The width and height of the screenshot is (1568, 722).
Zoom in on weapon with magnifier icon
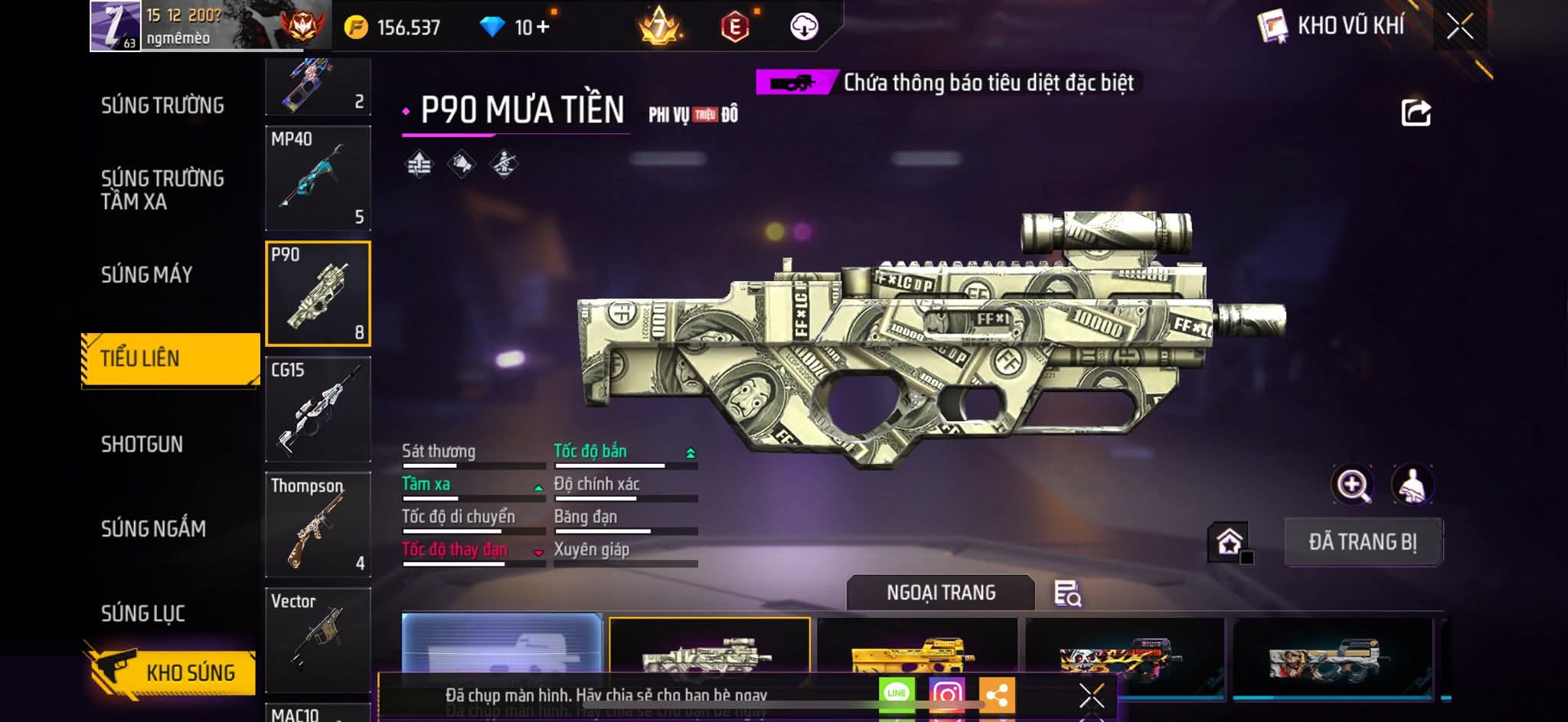click(x=1353, y=485)
